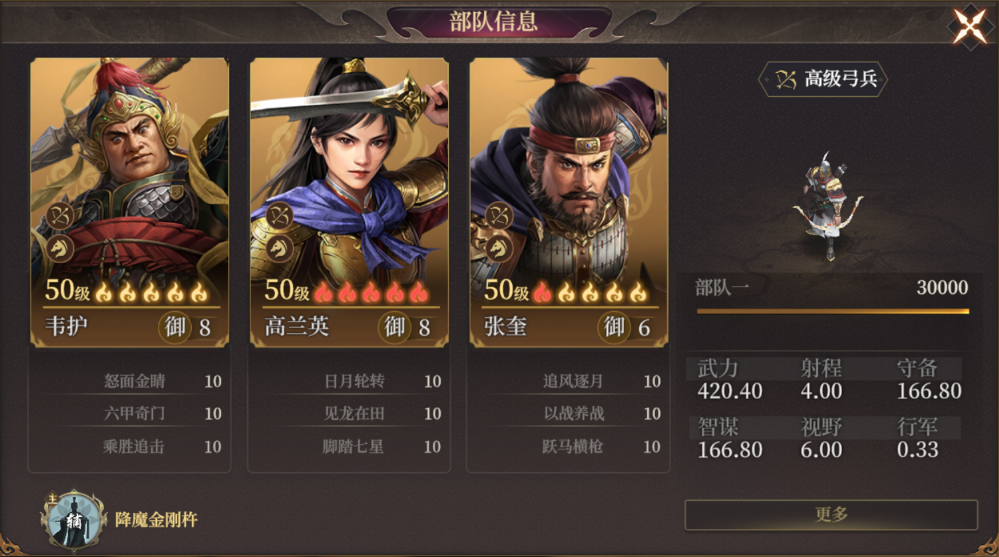The height and width of the screenshot is (557, 999).
Task: View the 六甲奇门 skill
Action: [135, 414]
